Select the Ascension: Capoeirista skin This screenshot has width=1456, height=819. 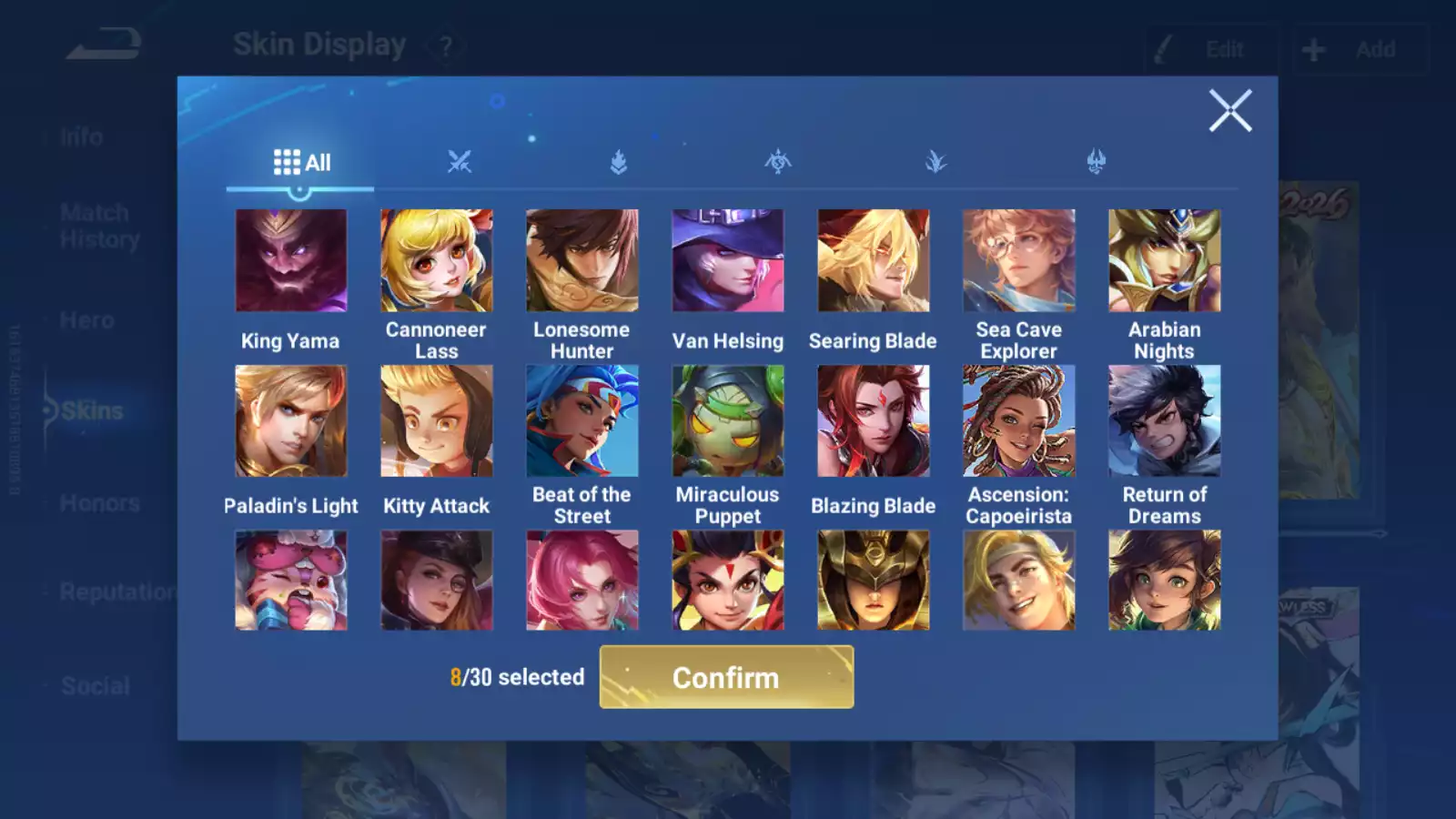click(1019, 421)
